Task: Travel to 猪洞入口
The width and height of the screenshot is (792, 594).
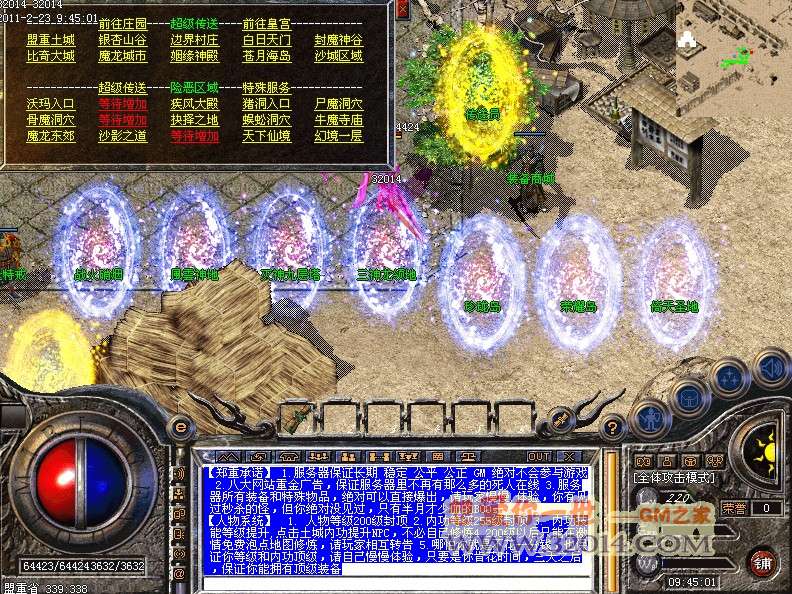Action: point(266,104)
